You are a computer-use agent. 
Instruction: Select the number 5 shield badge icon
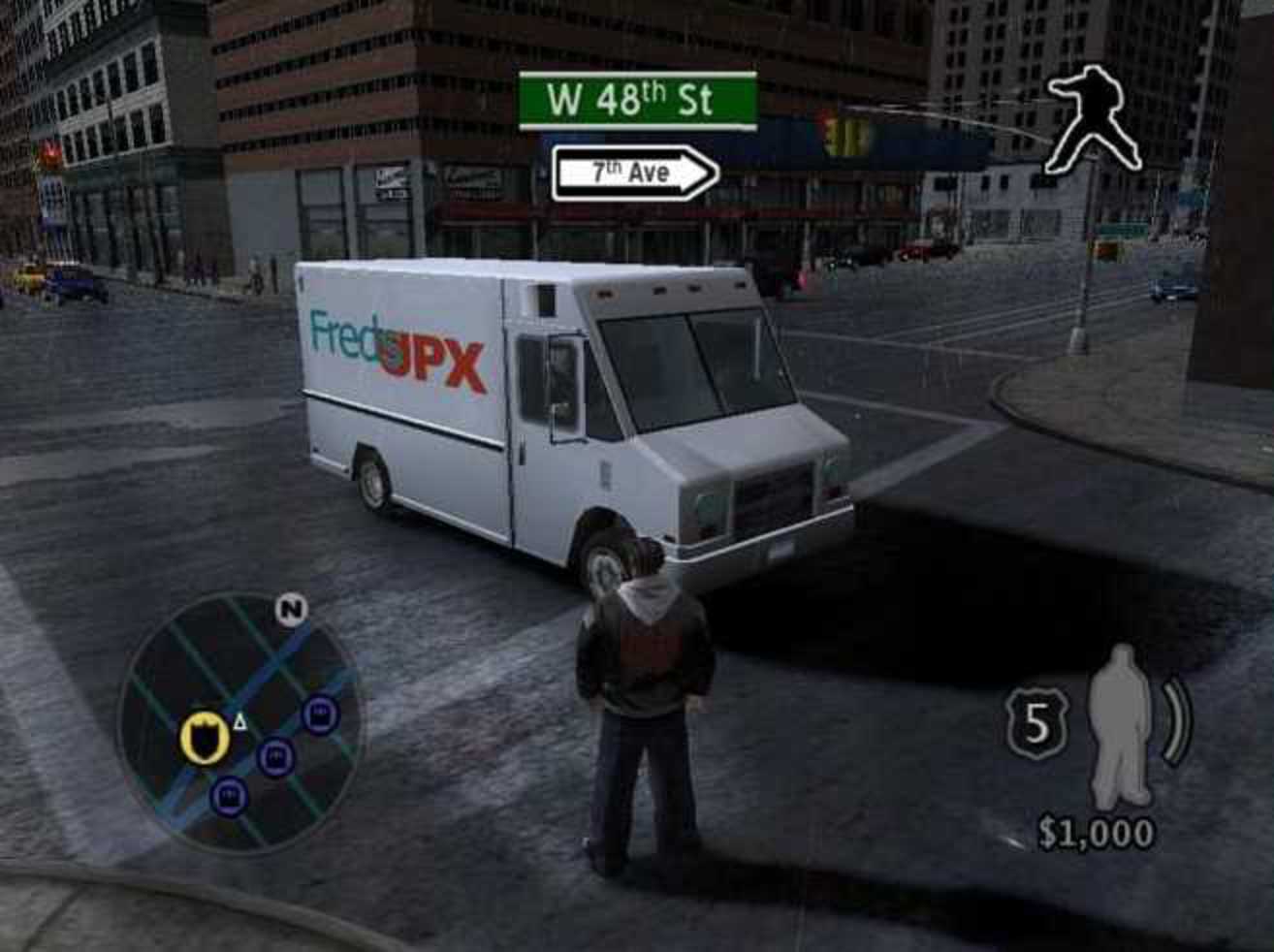click(1037, 724)
